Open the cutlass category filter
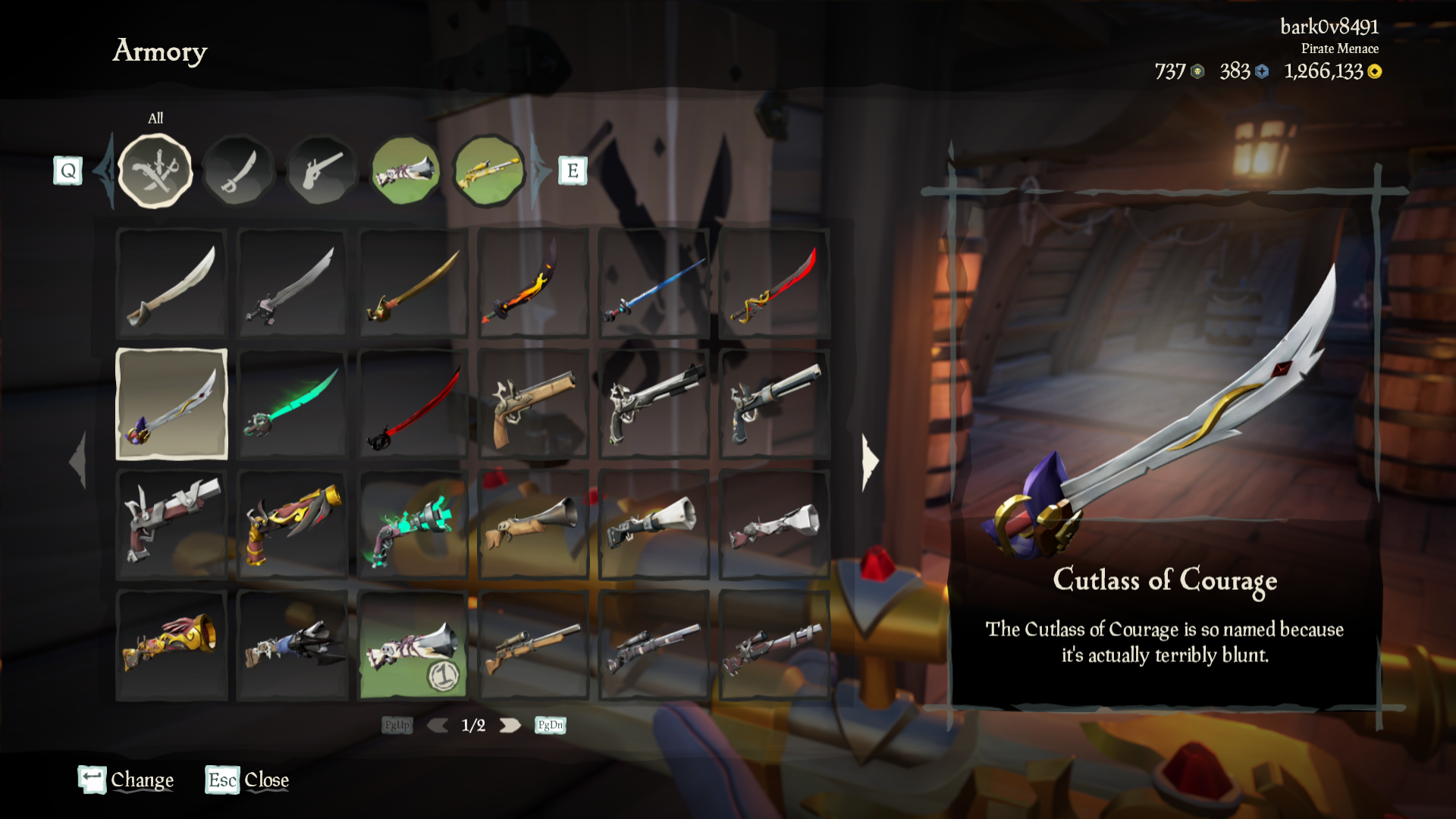This screenshot has width=1456, height=819. click(x=239, y=169)
